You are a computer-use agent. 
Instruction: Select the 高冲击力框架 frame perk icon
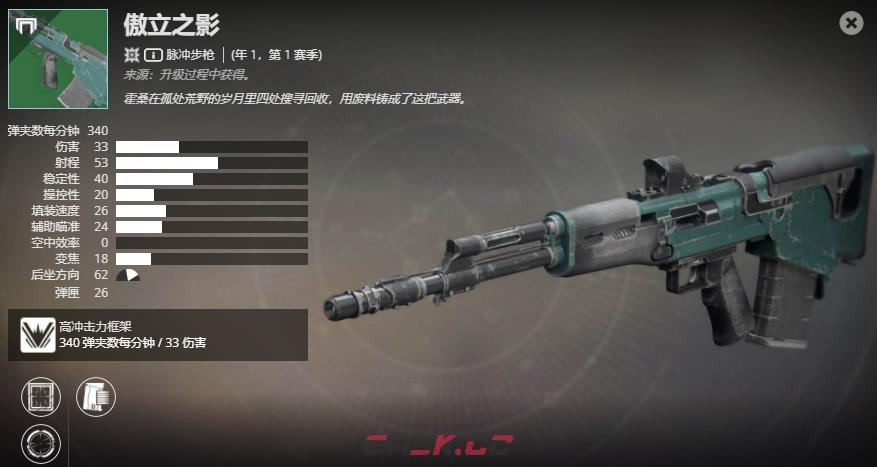[38, 335]
